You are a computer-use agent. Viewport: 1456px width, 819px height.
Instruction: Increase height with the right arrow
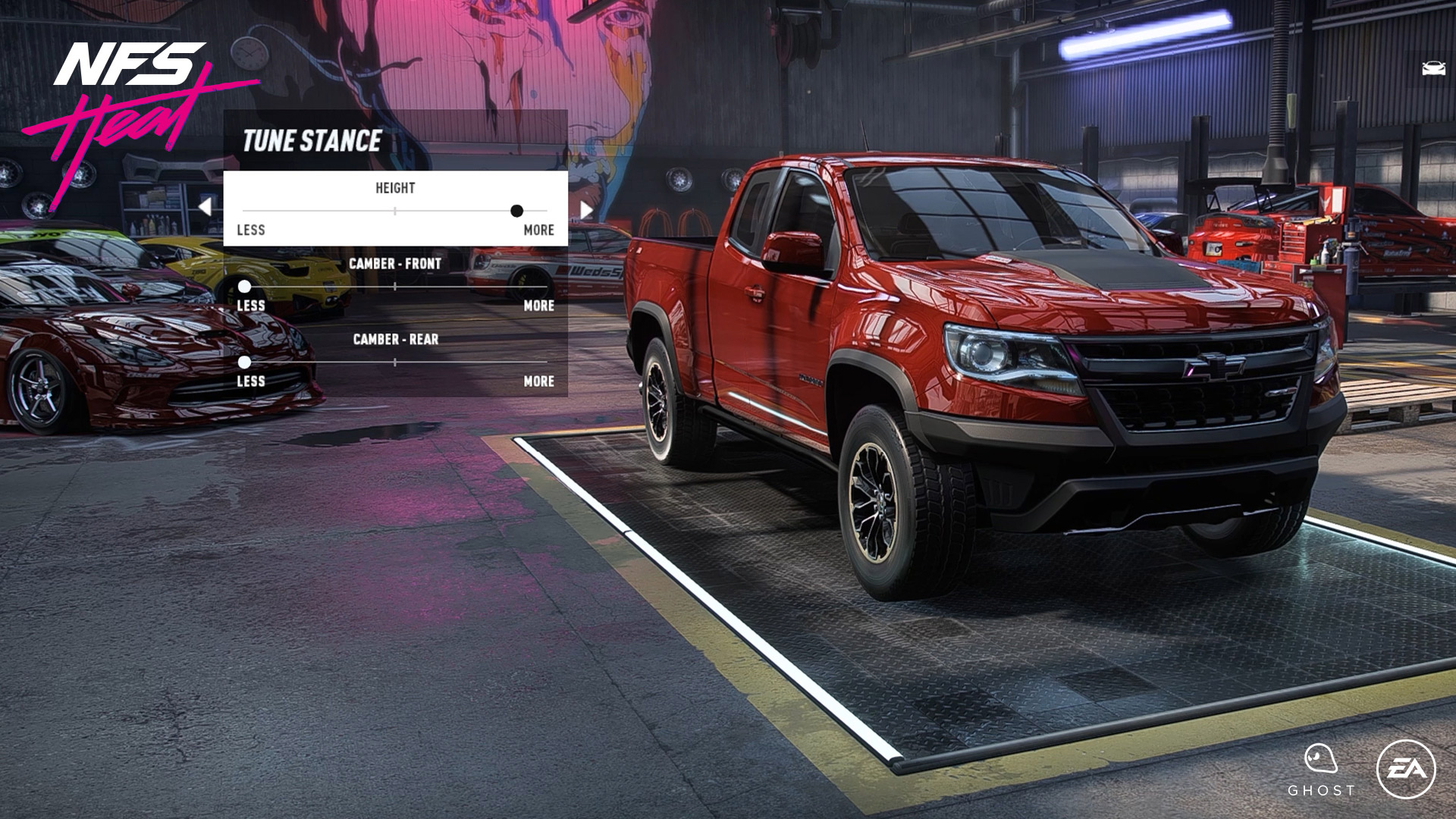[x=586, y=209]
